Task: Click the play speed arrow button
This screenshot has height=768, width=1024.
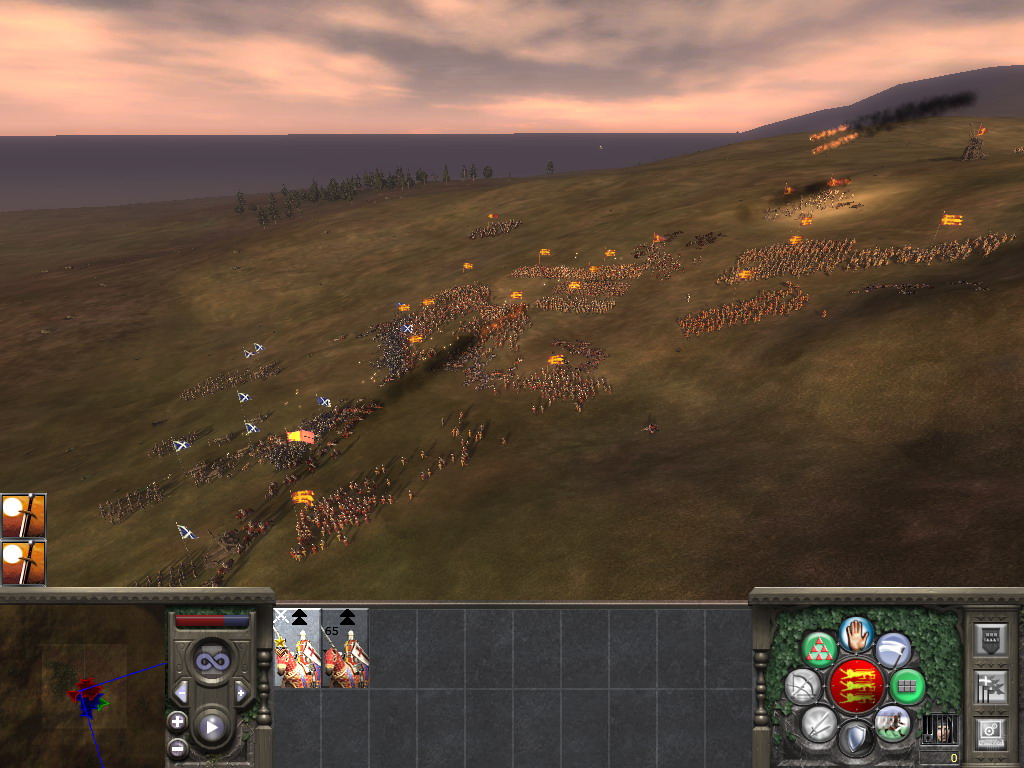Action: (212, 727)
